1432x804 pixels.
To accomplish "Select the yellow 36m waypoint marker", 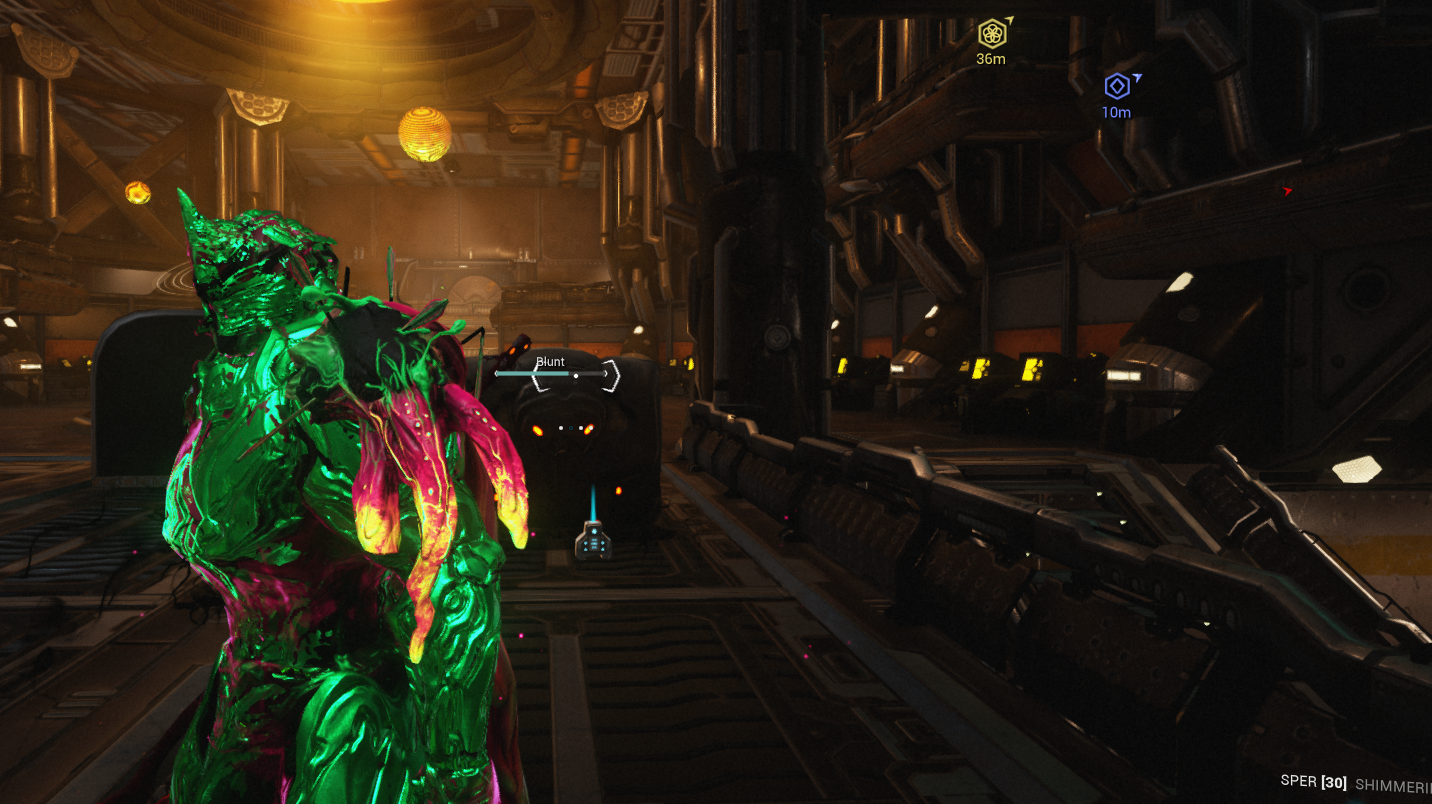I will (x=992, y=34).
